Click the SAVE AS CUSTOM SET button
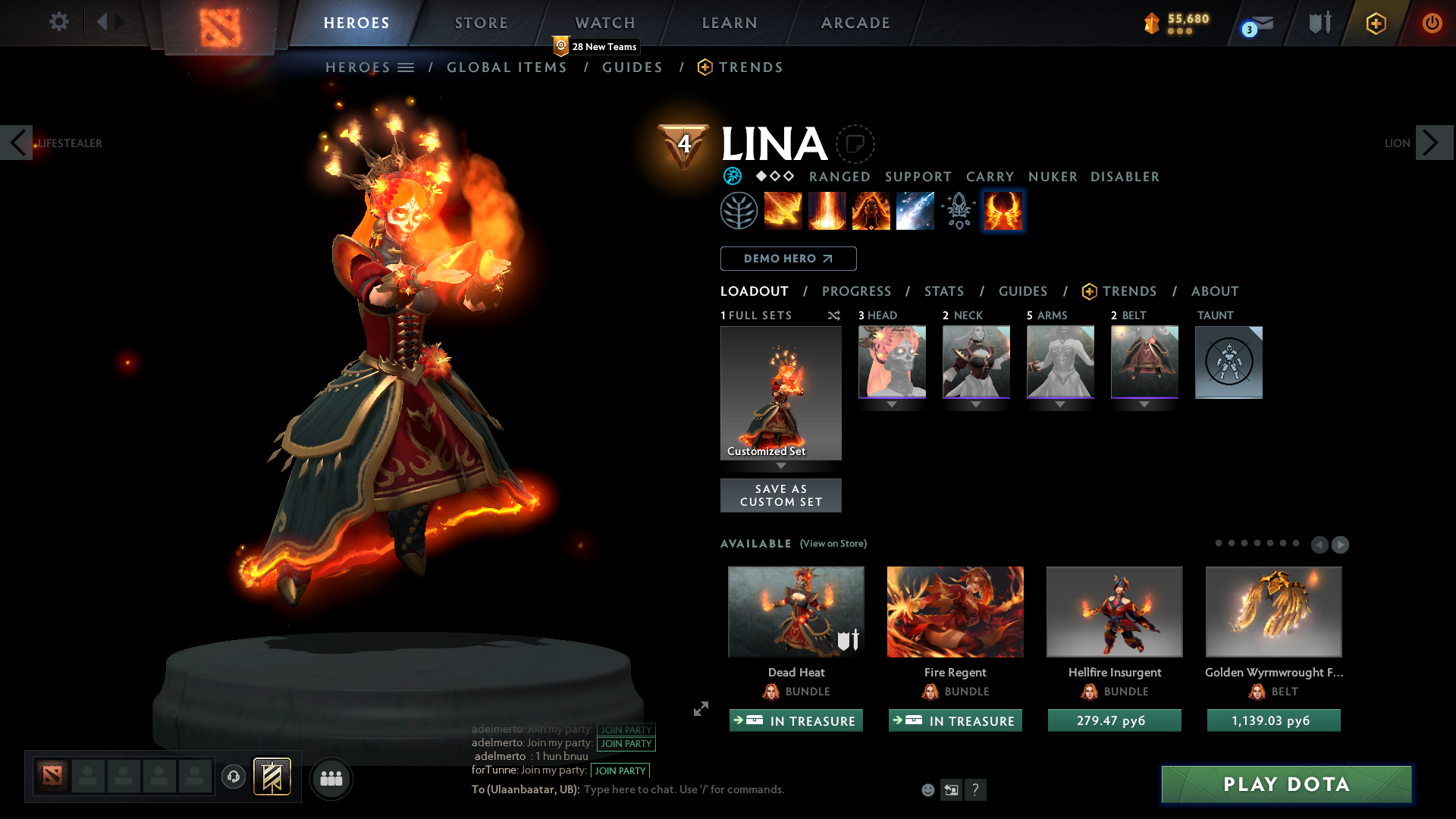The width and height of the screenshot is (1456, 819). point(780,495)
